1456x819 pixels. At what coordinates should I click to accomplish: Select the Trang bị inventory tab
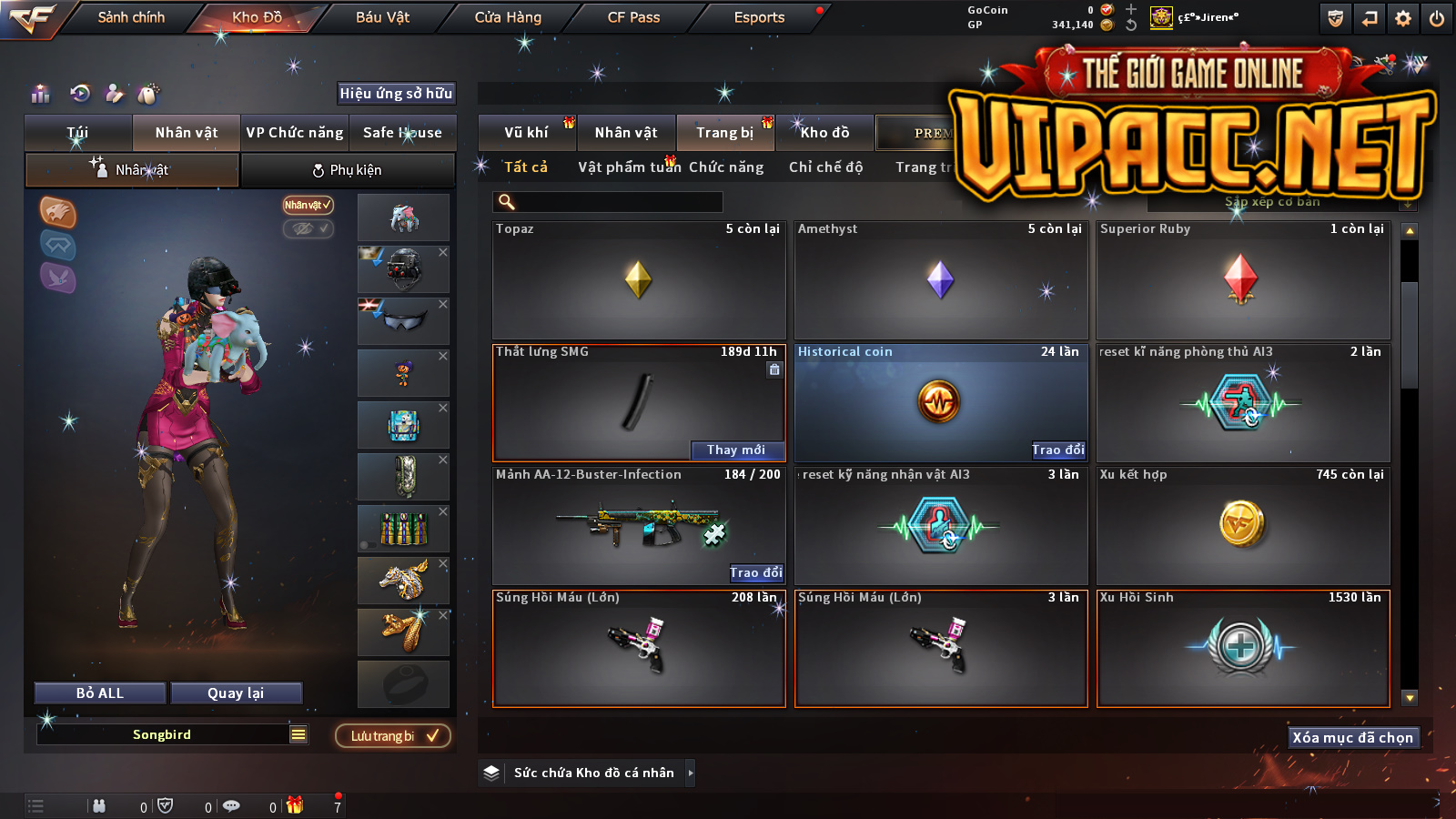pyautogui.click(x=724, y=133)
